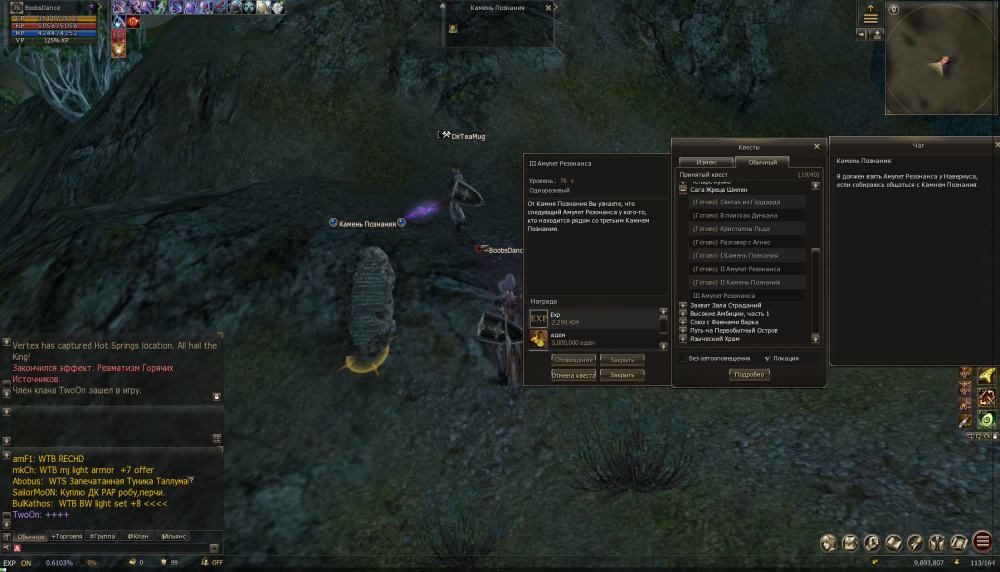The image size is (1000, 572).
Task: Select the #Группа chat tab
Action: click(103, 536)
